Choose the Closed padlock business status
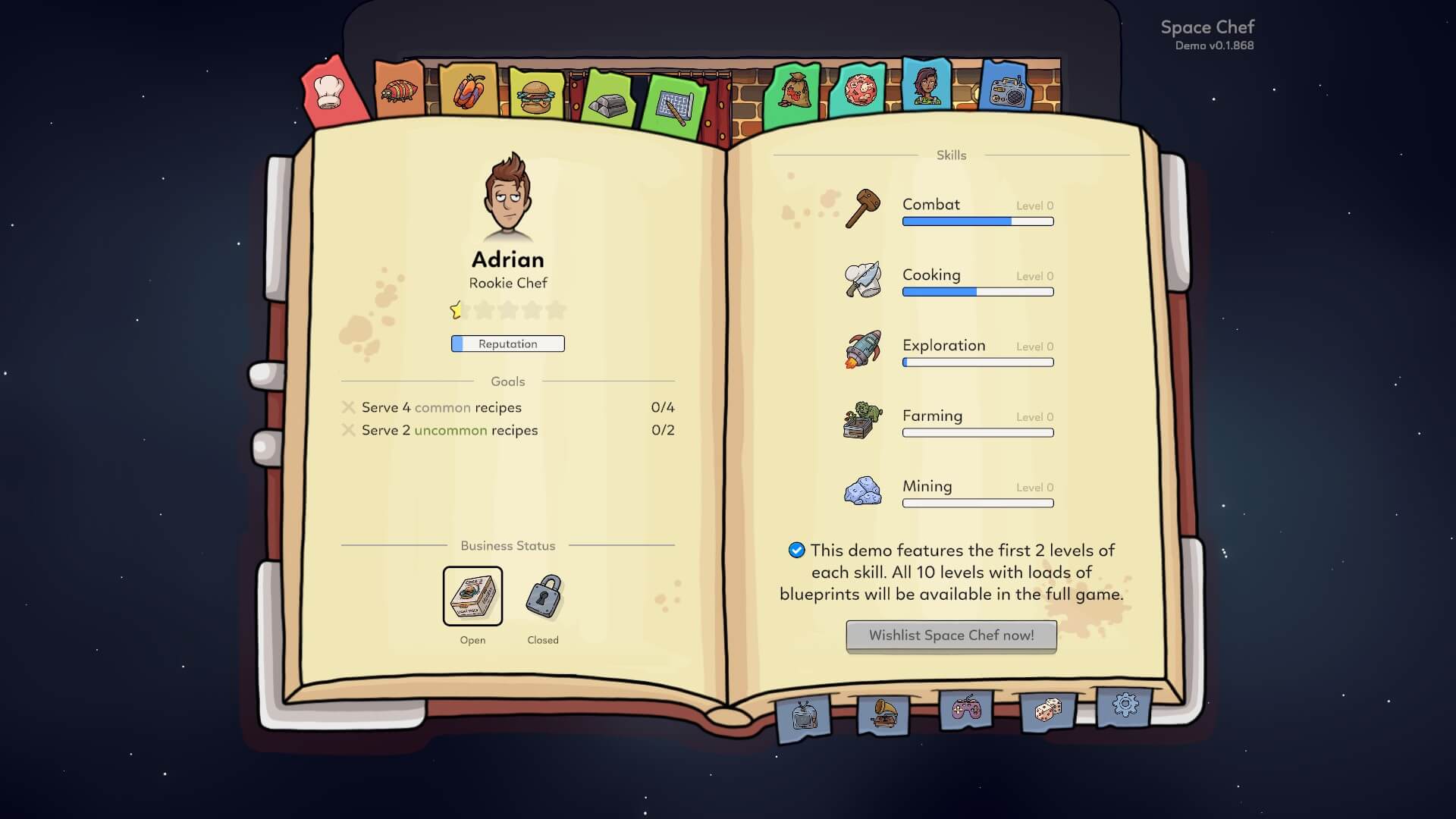 tap(543, 596)
